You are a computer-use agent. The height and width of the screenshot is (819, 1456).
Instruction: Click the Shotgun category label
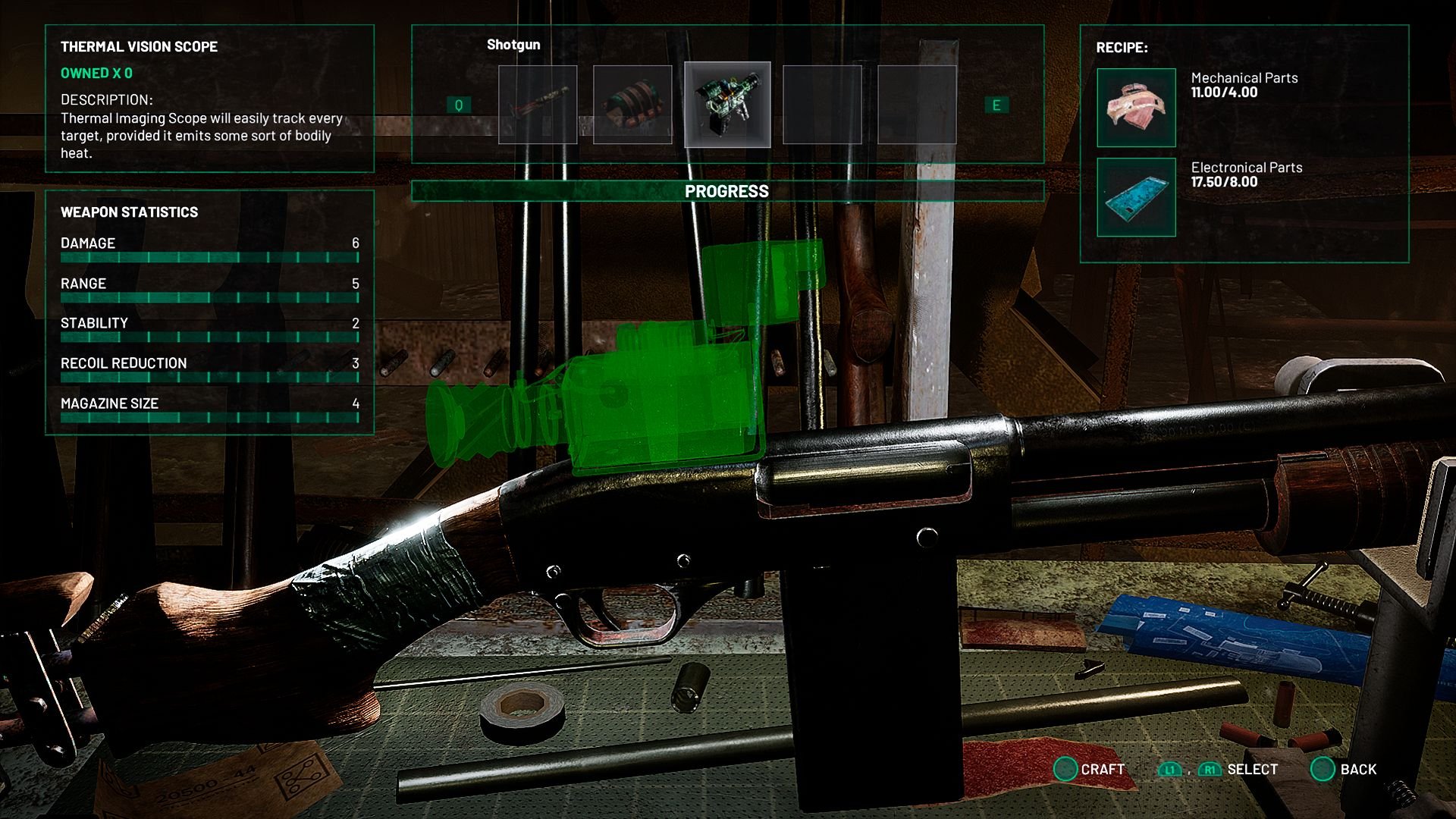(x=513, y=45)
